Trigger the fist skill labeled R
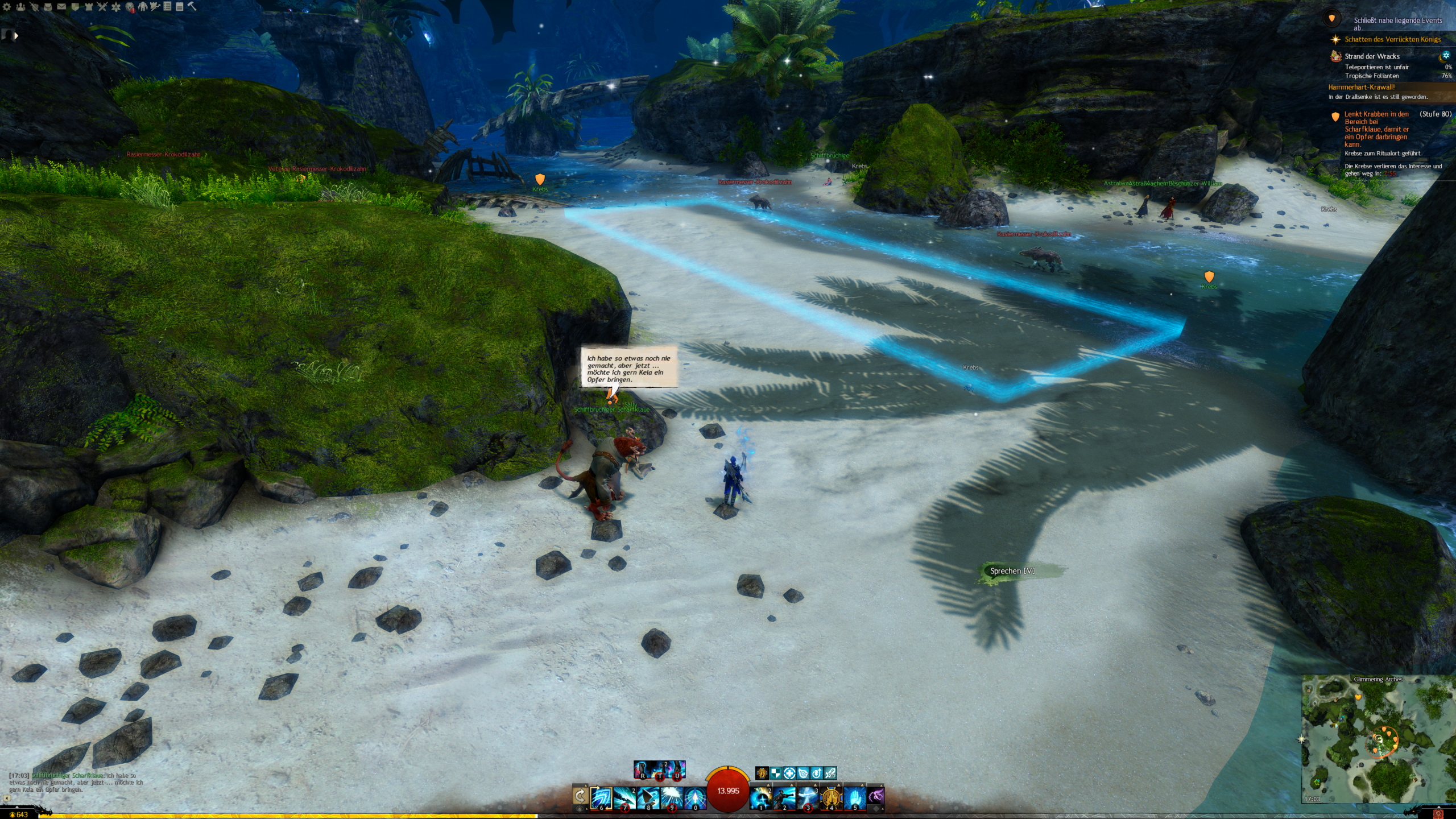The width and height of the screenshot is (1456, 819). (x=642, y=770)
